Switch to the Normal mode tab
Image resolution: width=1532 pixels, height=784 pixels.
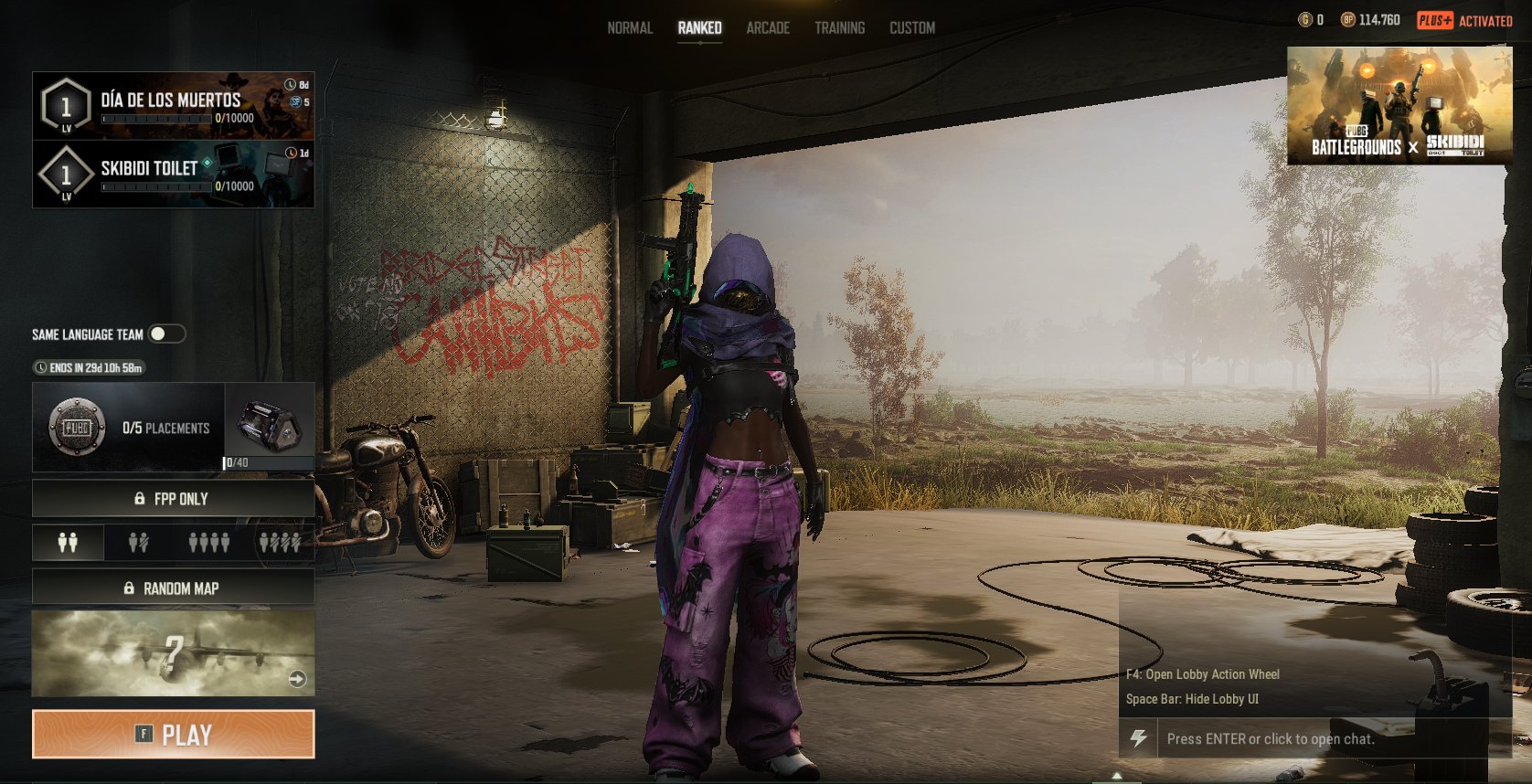tap(630, 28)
